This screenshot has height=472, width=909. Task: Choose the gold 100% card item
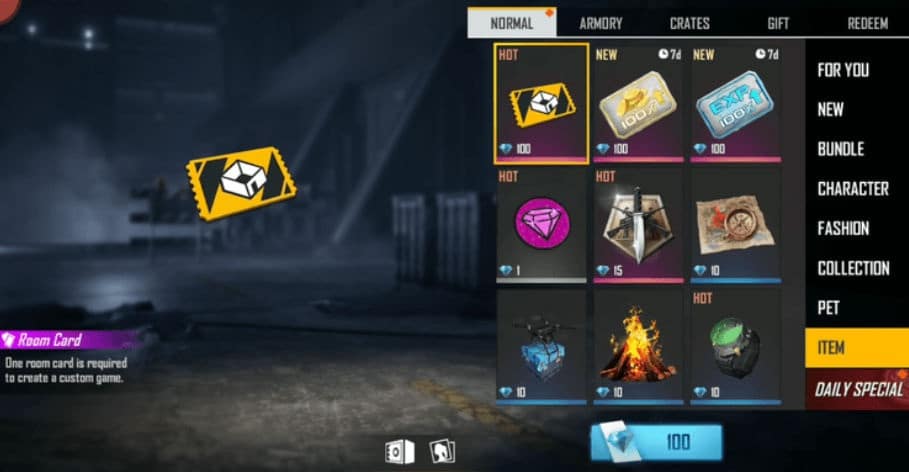638,103
